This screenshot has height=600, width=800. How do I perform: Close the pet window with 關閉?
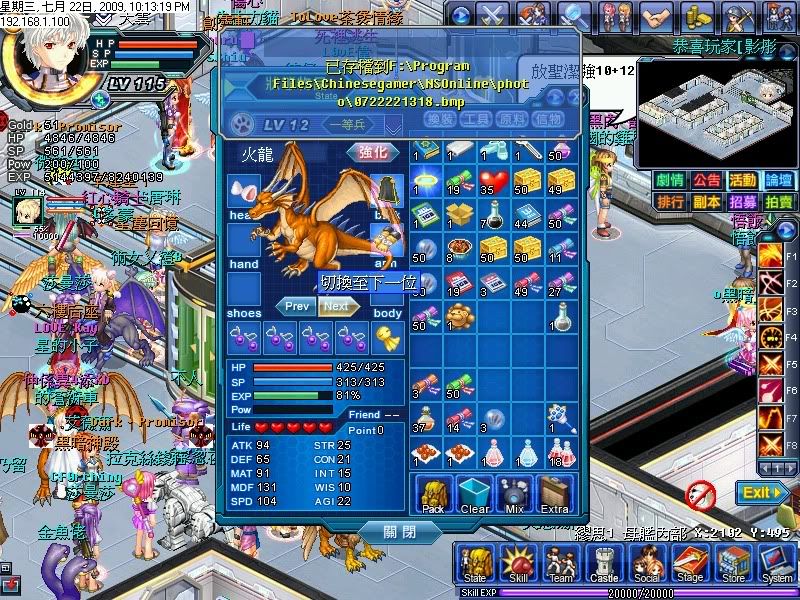398,532
